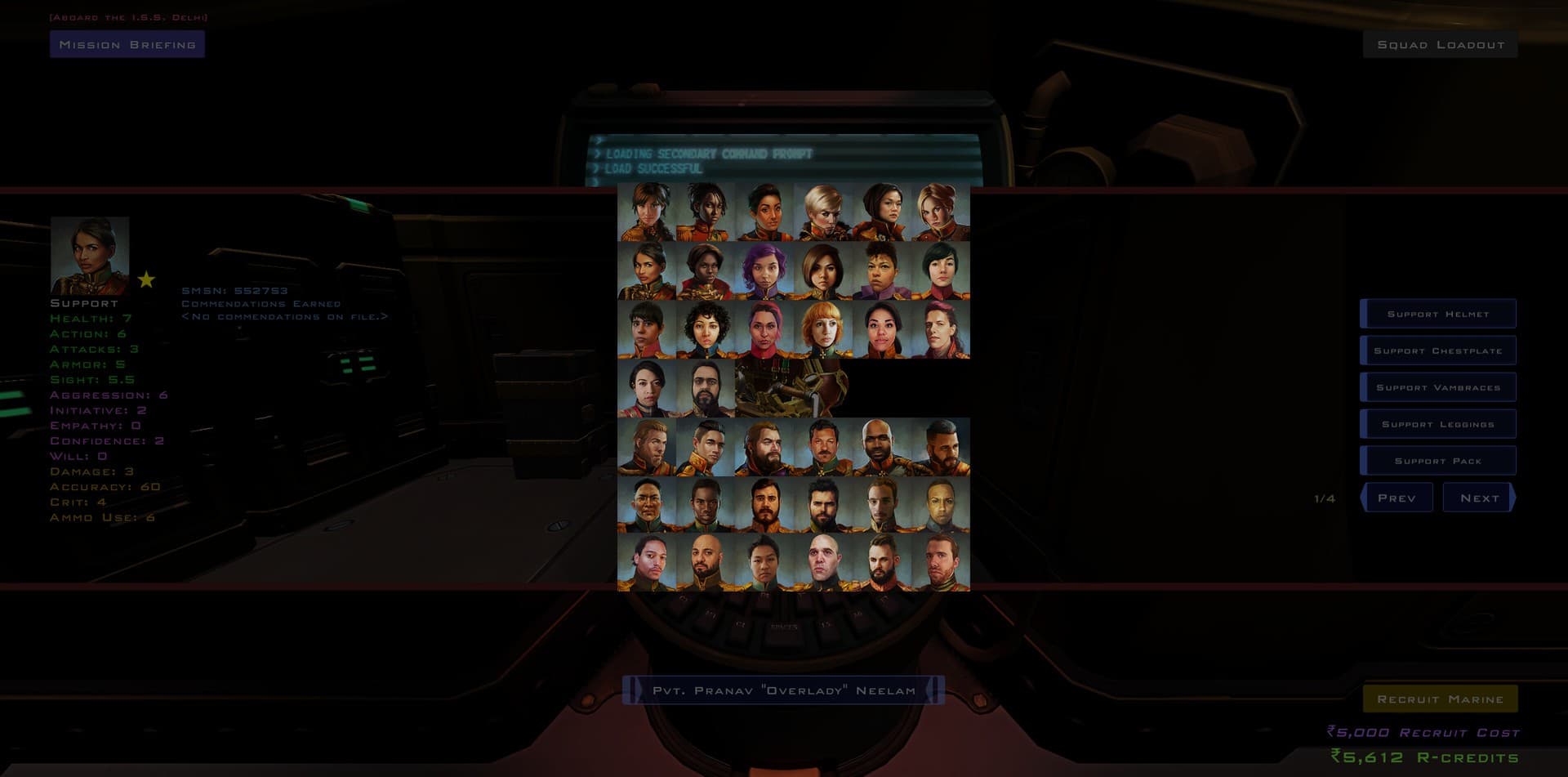Click Next to see more portraits
This screenshot has width=1568, height=777.
click(1478, 498)
